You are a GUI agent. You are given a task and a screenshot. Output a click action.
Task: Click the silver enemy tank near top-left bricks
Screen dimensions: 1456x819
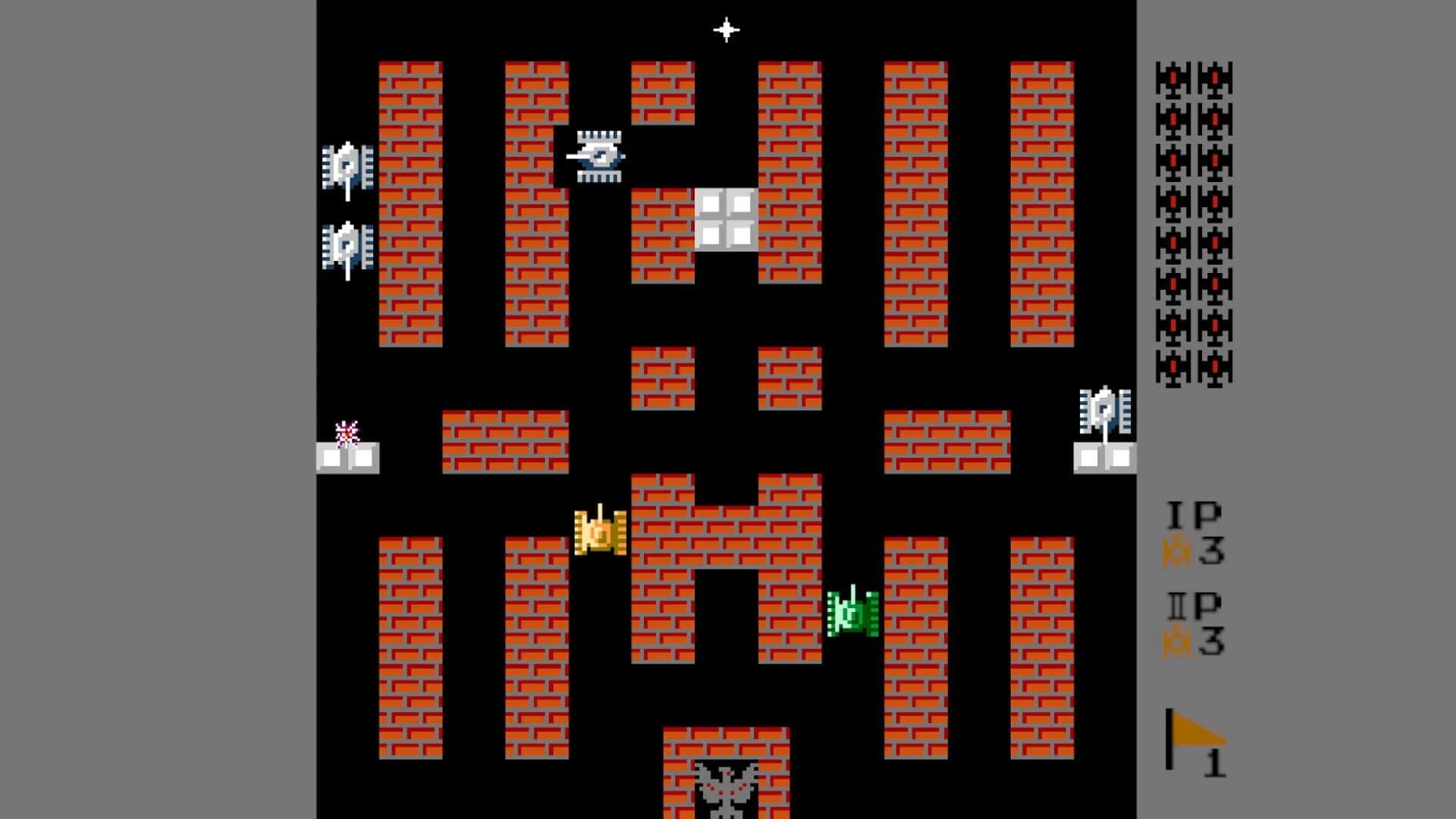pyautogui.click(x=347, y=165)
